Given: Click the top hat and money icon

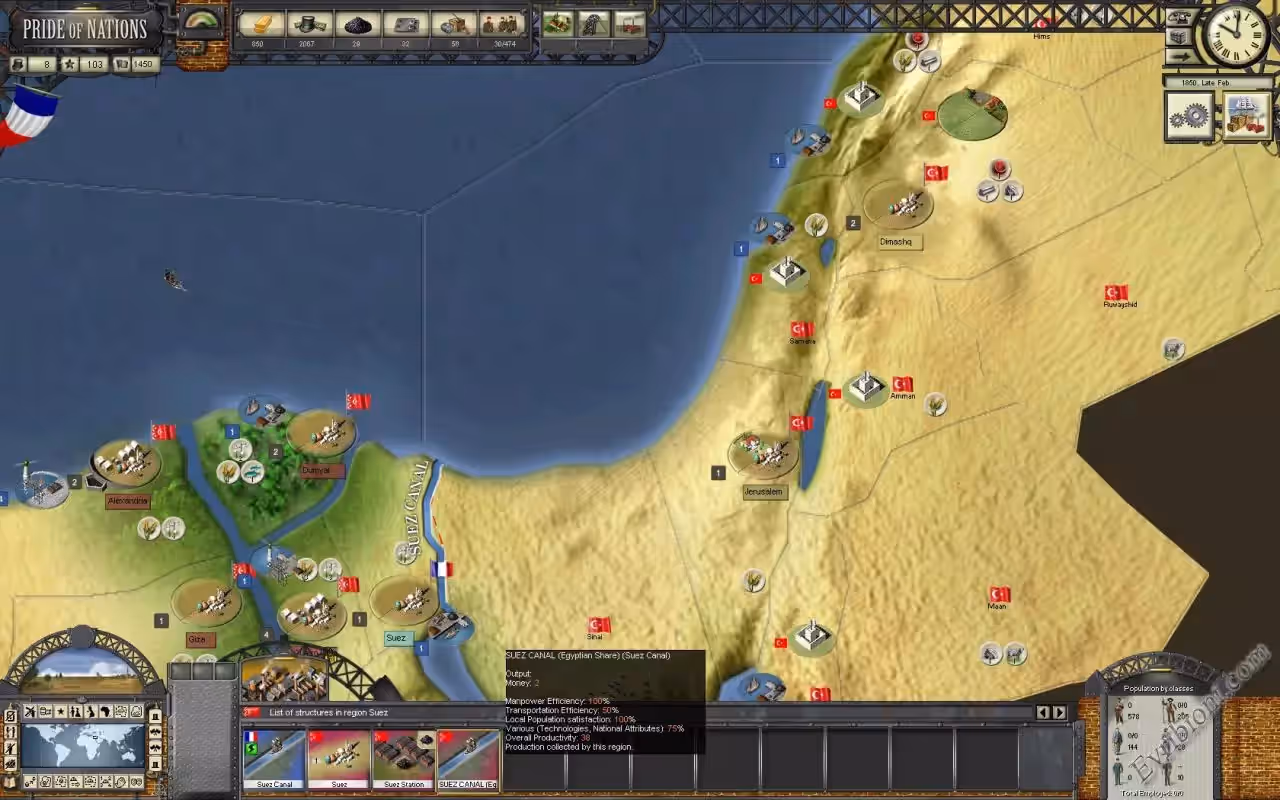Looking at the screenshot, I should pos(309,24).
